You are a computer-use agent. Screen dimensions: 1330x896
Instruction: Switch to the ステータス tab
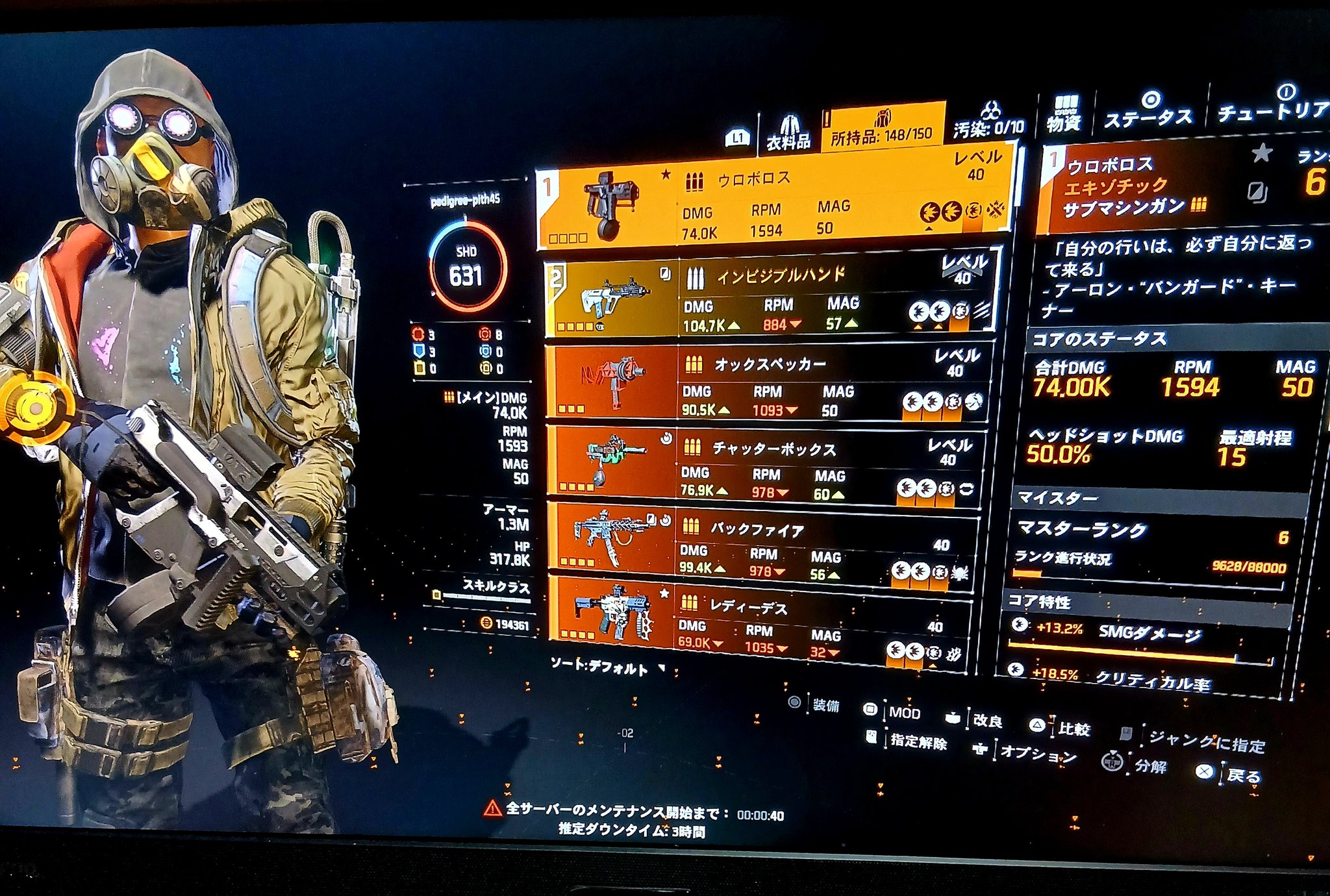[x=1148, y=112]
